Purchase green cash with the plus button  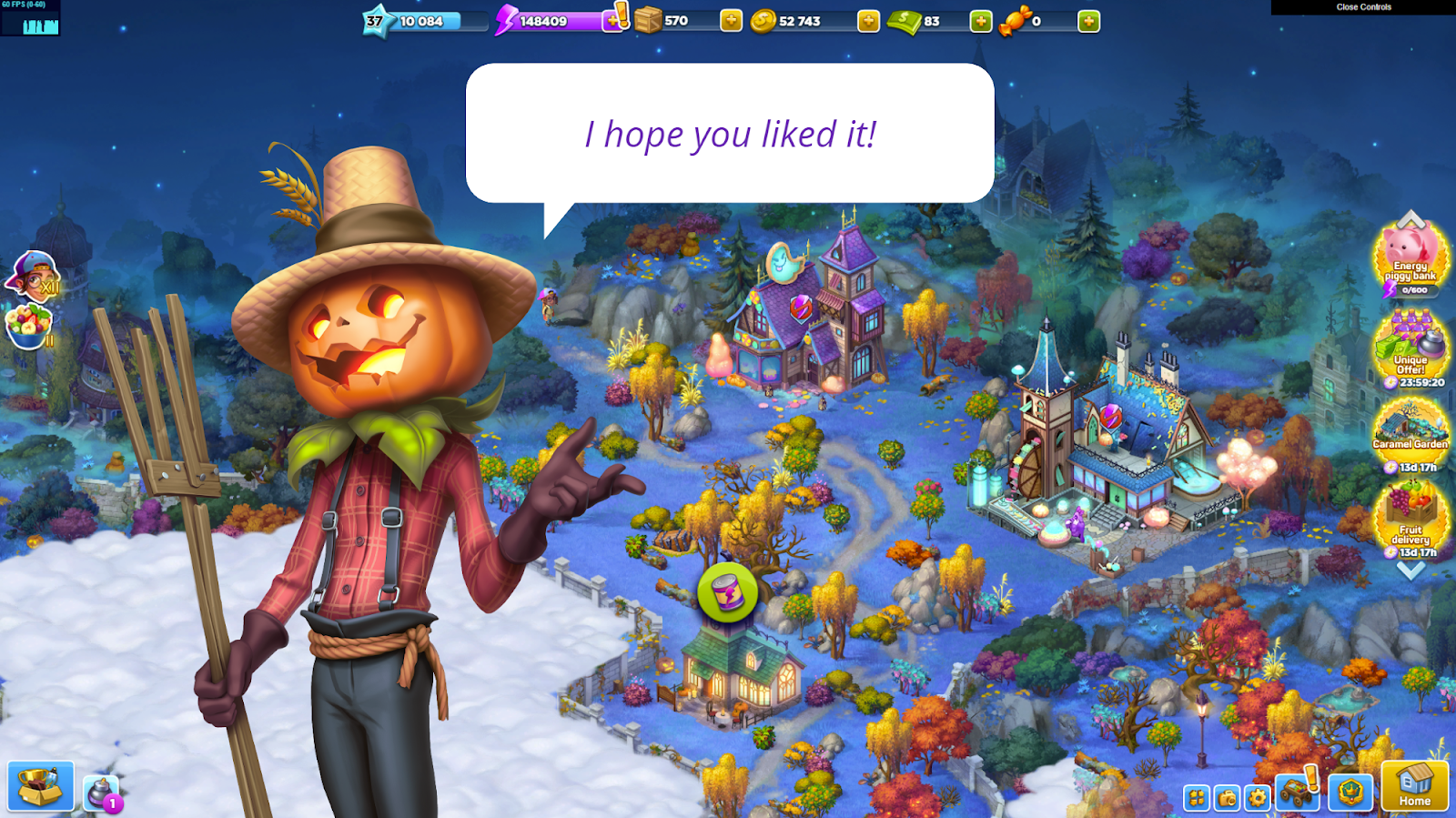[x=980, y=21]
